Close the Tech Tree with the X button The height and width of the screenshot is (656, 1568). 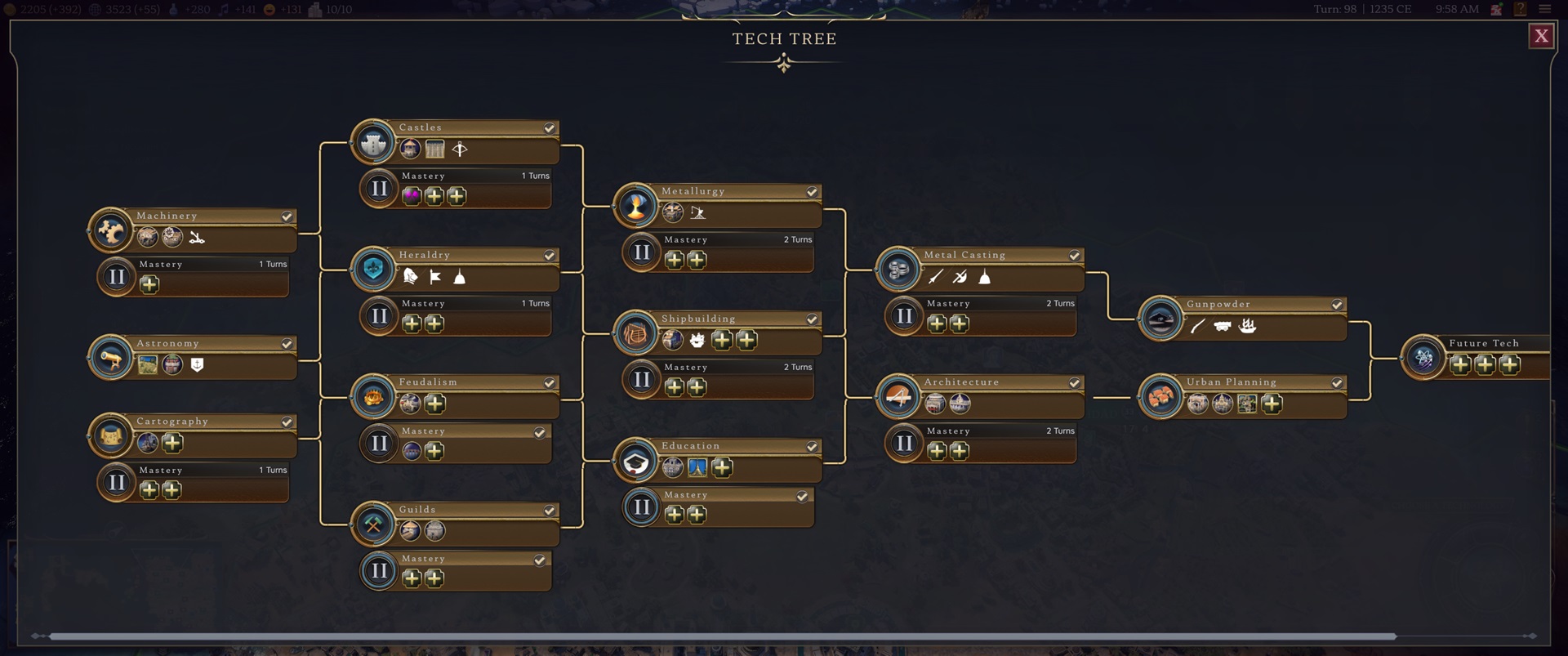point(1542,35)
